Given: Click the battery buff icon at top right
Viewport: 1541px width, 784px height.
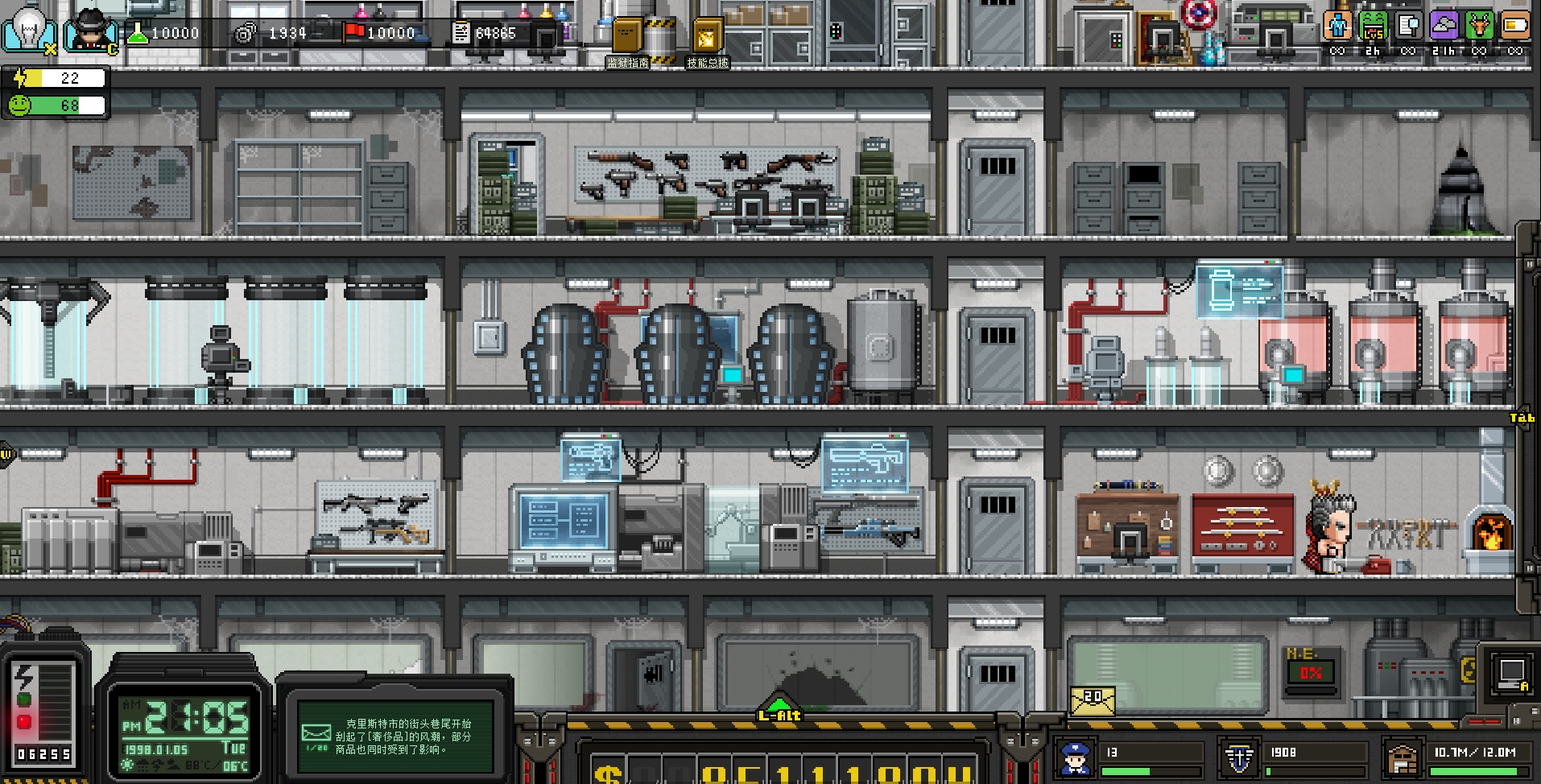Looking at the screenshot, I should point(1518,27).
